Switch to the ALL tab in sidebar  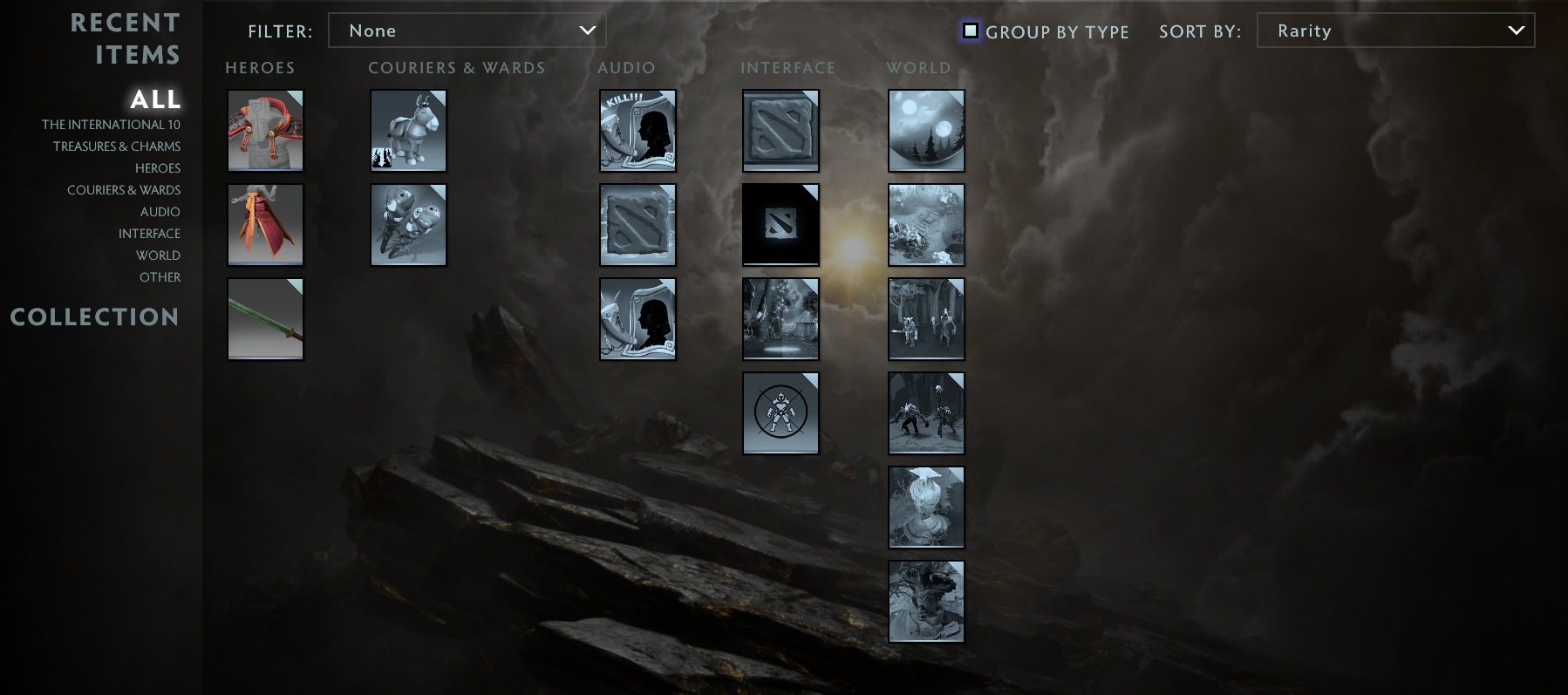154,99
